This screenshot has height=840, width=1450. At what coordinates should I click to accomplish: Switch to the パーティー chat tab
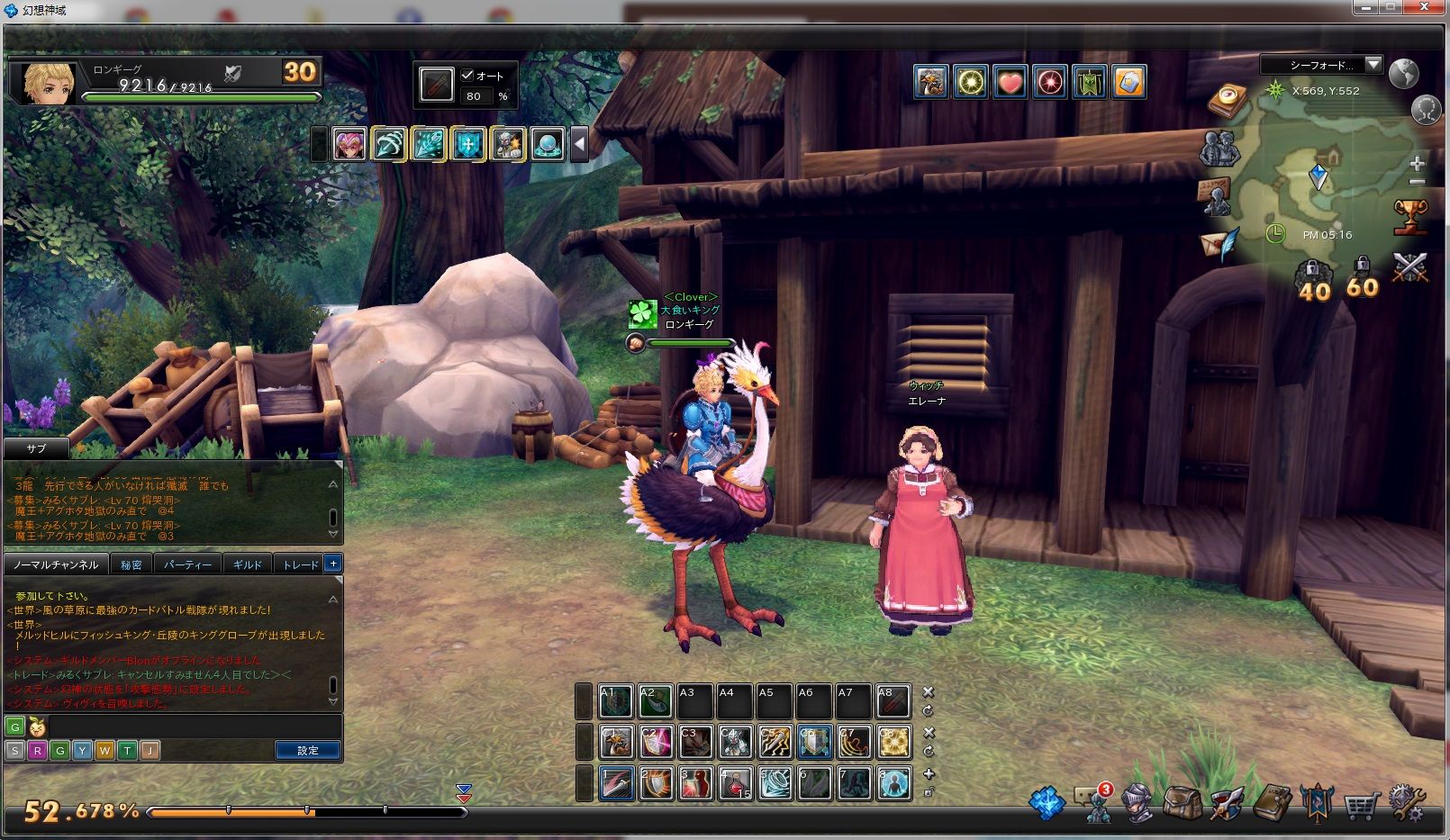pos(187,565)
